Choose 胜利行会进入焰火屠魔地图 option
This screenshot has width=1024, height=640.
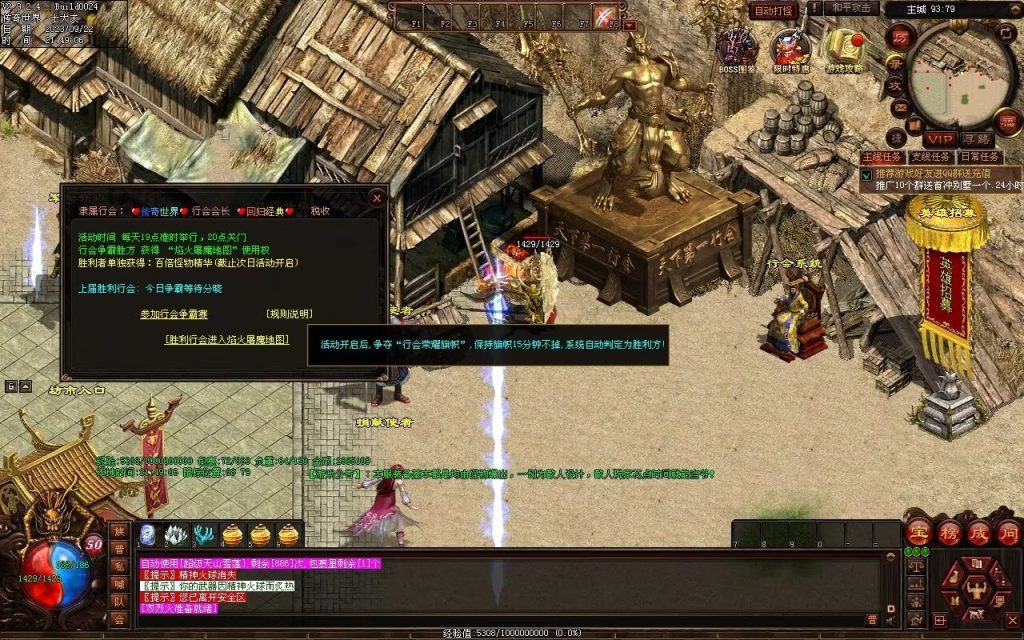coord(227,339)
